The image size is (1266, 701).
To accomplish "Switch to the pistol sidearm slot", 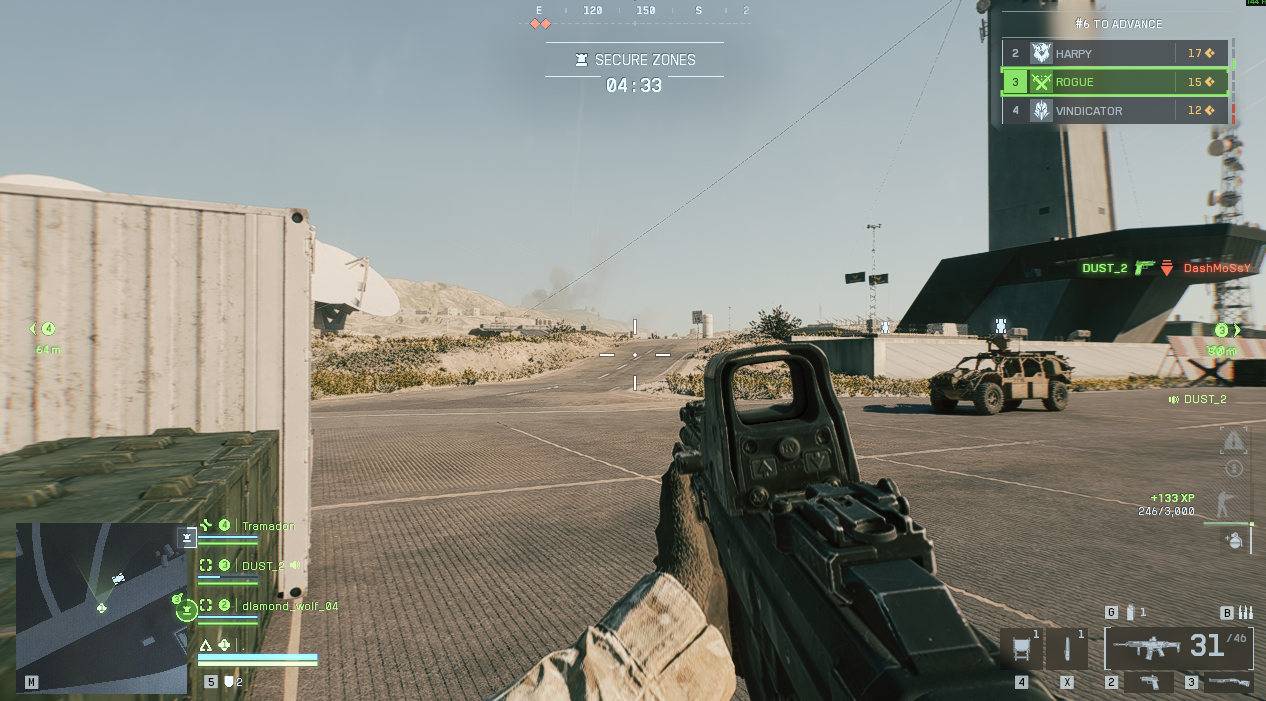I will coord(1150,682).
